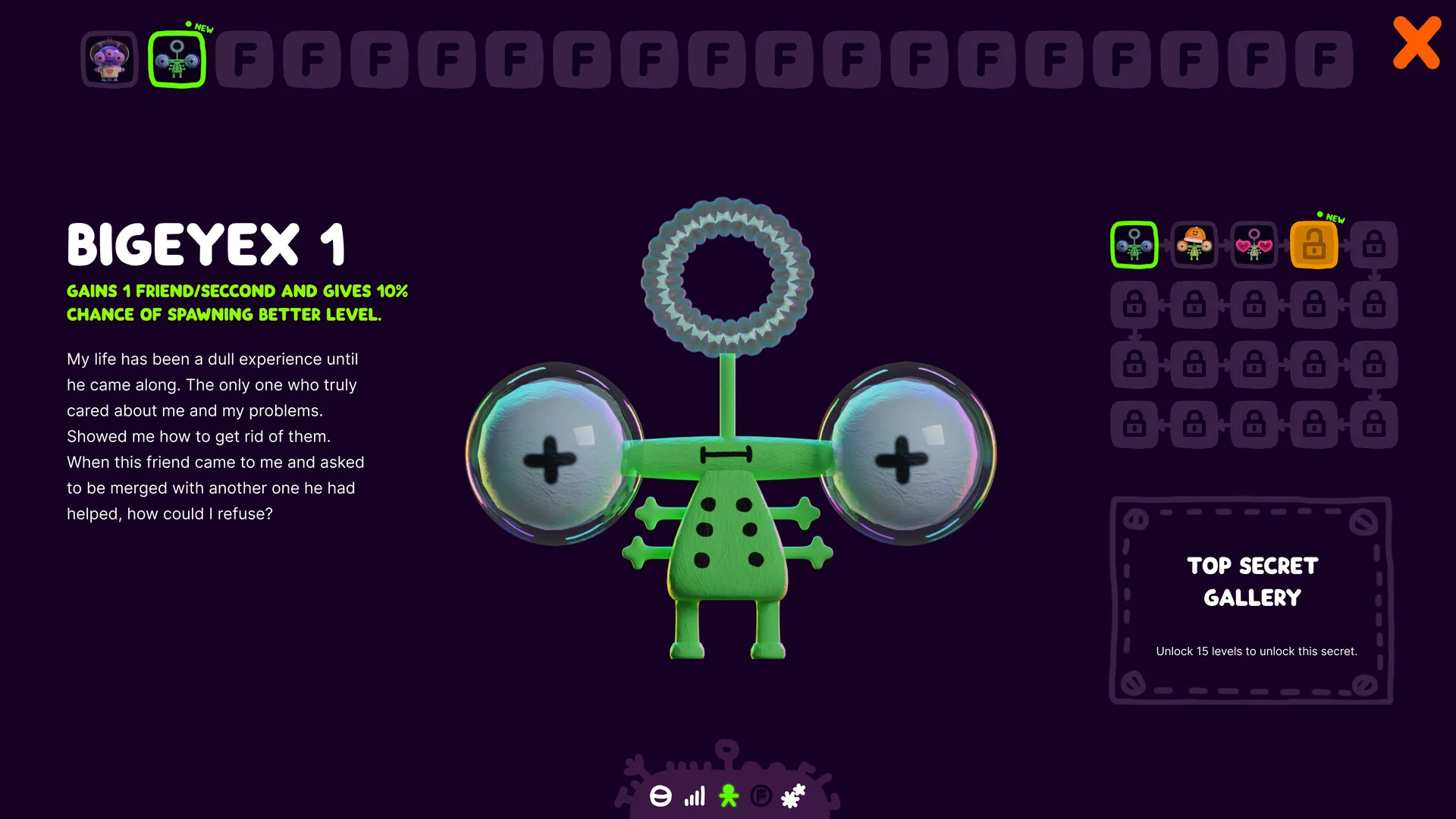The image size is (1456, 819).
Task: Open the orange newly unlocked level tile
Action: point(1313,245)
